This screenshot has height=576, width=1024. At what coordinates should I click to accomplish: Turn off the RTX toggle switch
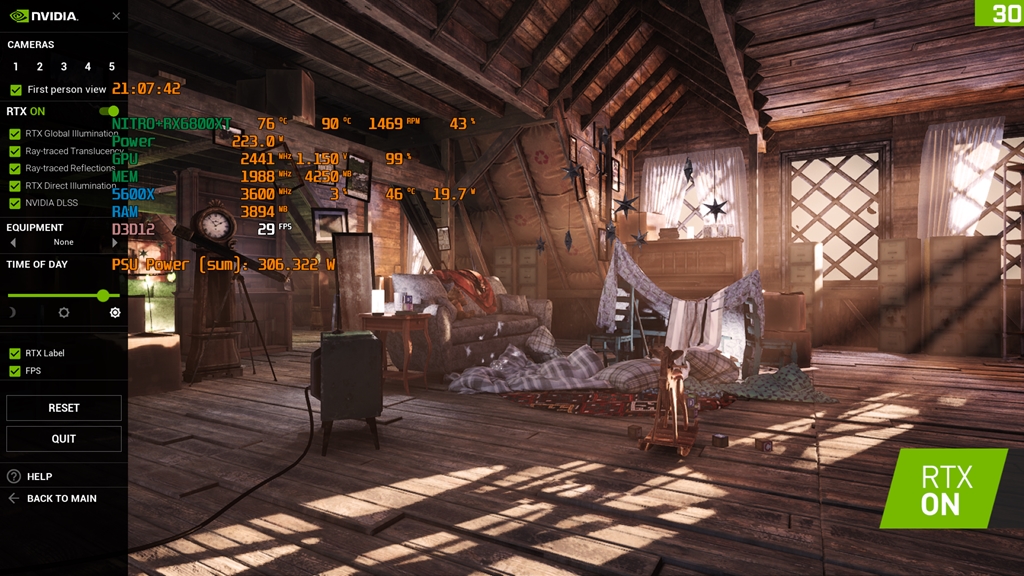(x=109, y=111)
